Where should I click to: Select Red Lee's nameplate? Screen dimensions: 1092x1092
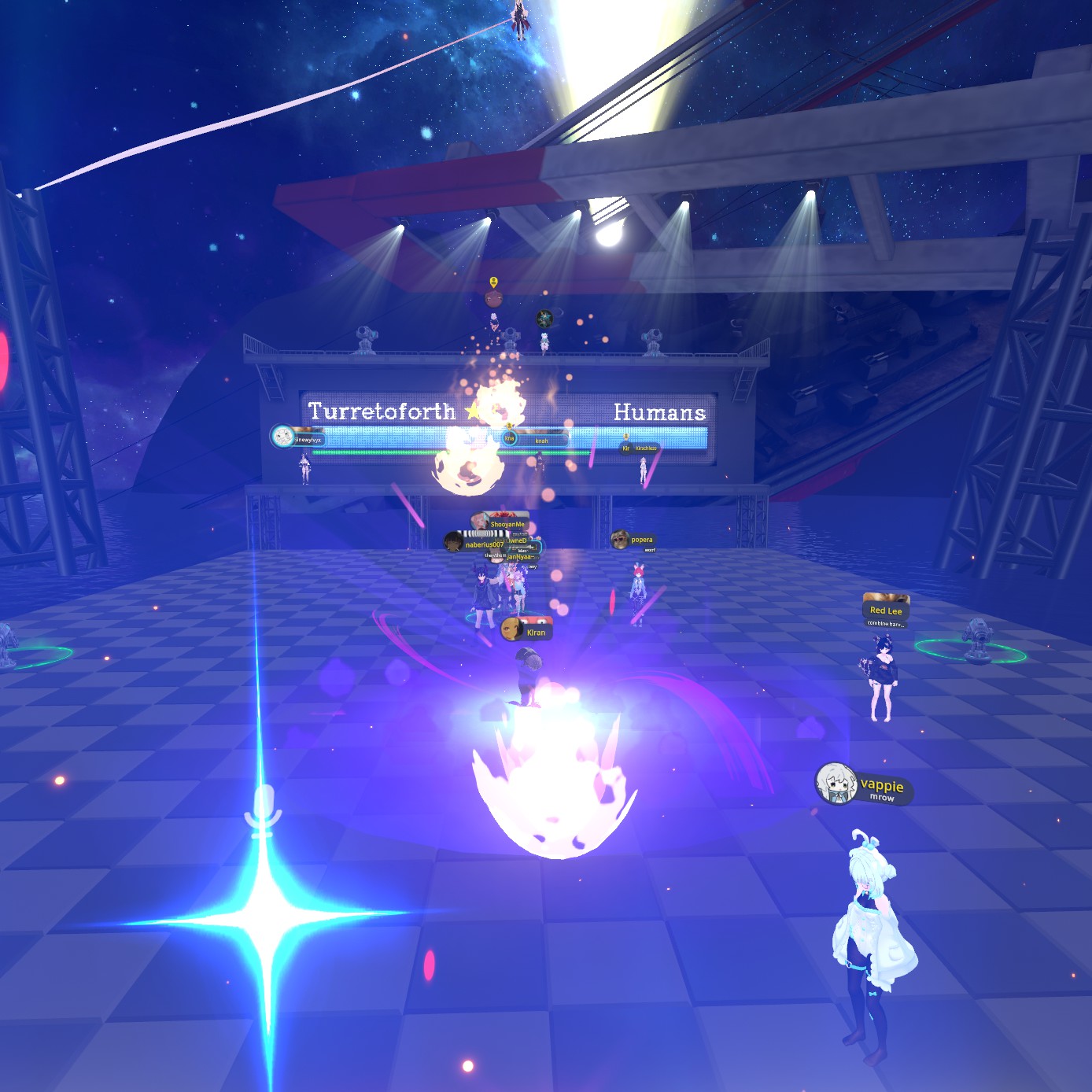[x=886, y=610]
